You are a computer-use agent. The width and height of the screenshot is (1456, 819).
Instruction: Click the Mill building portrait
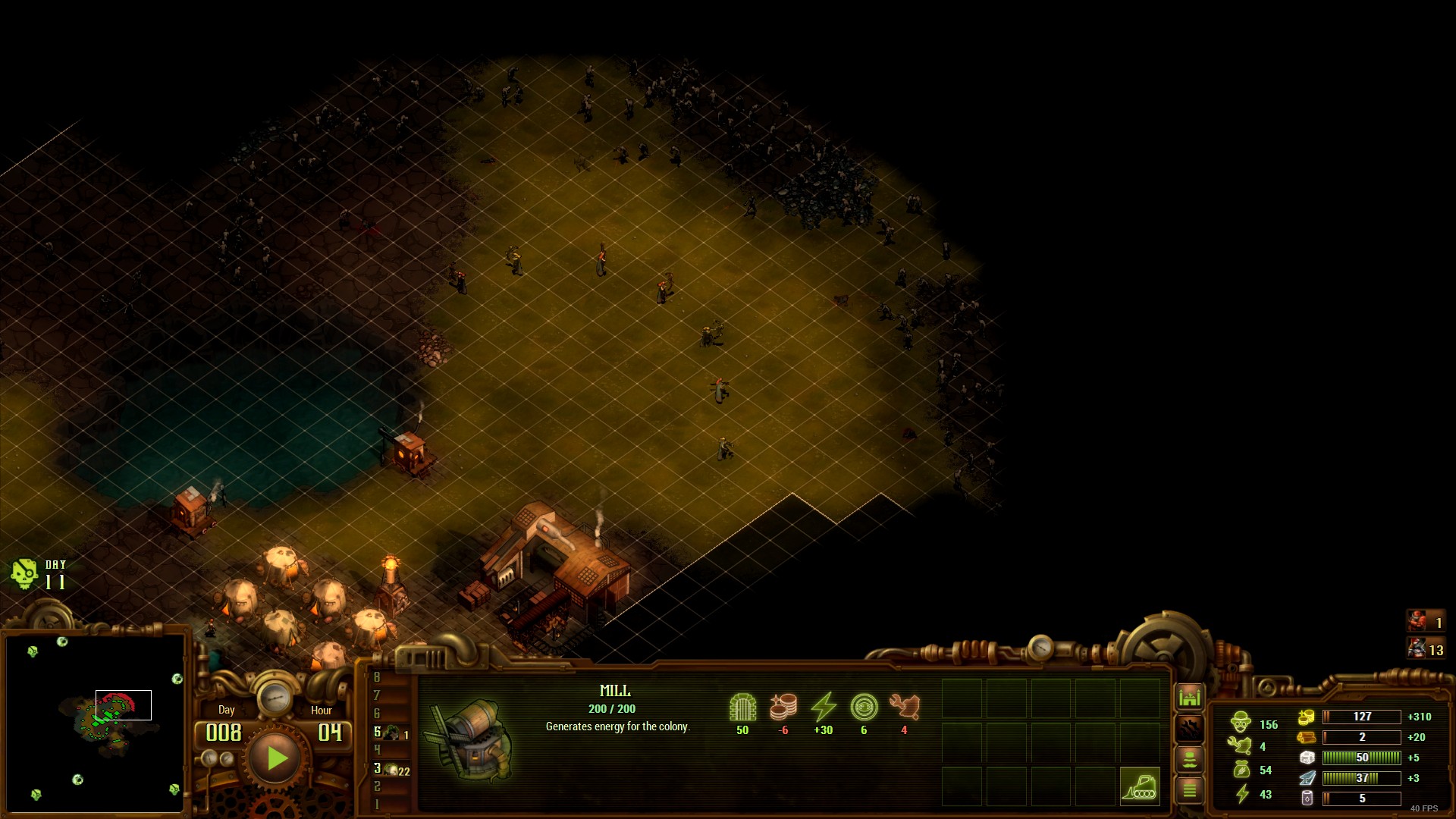pos(472,739)
